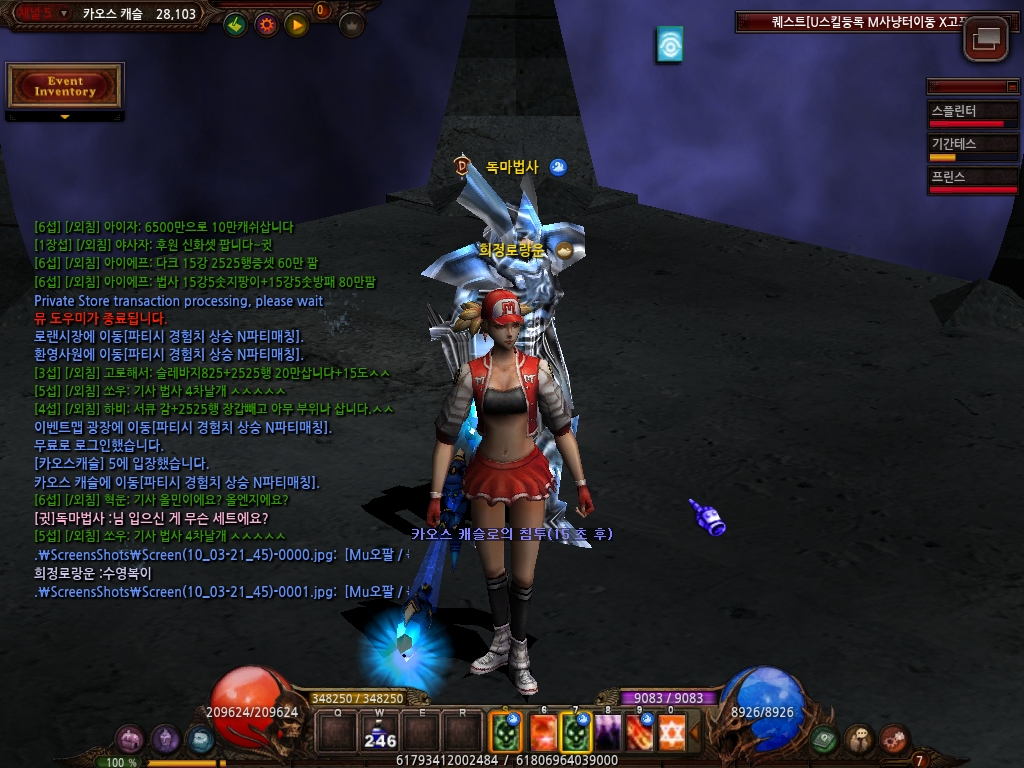Image resolution: width=1024 pixels, height=768 pixels.
Task: Activate the yellow play arrow button
Action: tap(296, 25)
